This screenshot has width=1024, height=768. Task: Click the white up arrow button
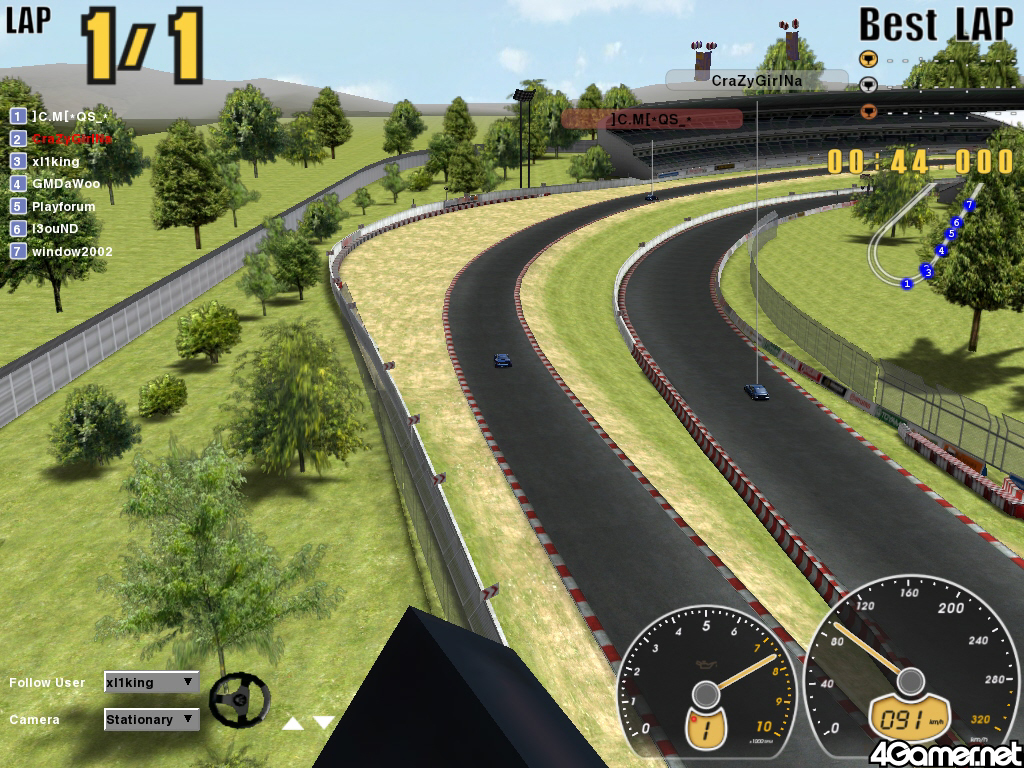tap(292, 723)
